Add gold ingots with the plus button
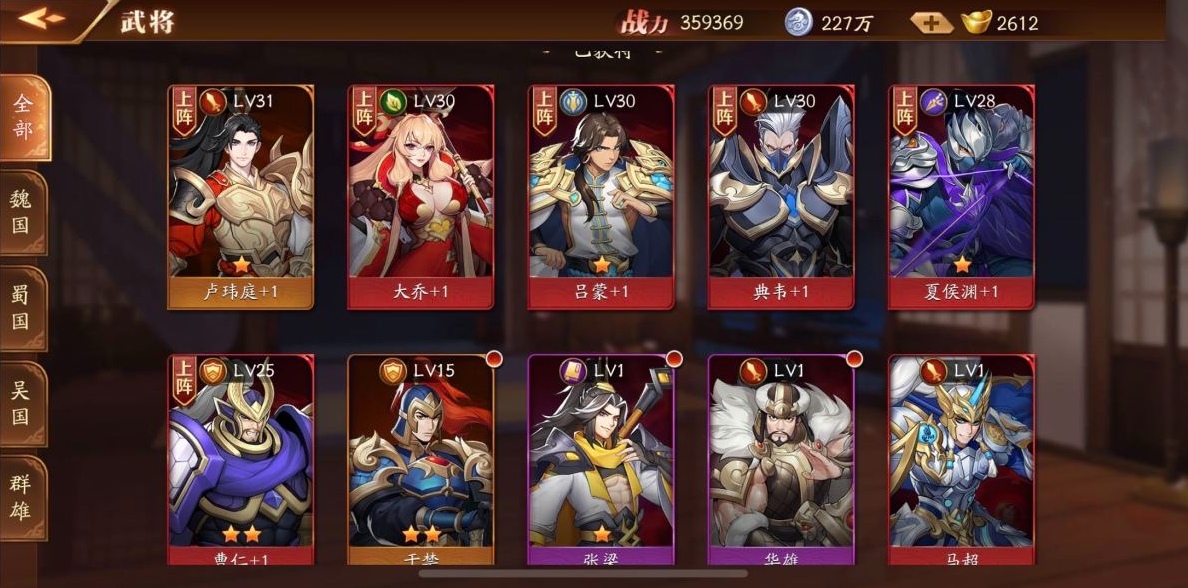This screenshot has width=1188, height=588. point(931,22)
